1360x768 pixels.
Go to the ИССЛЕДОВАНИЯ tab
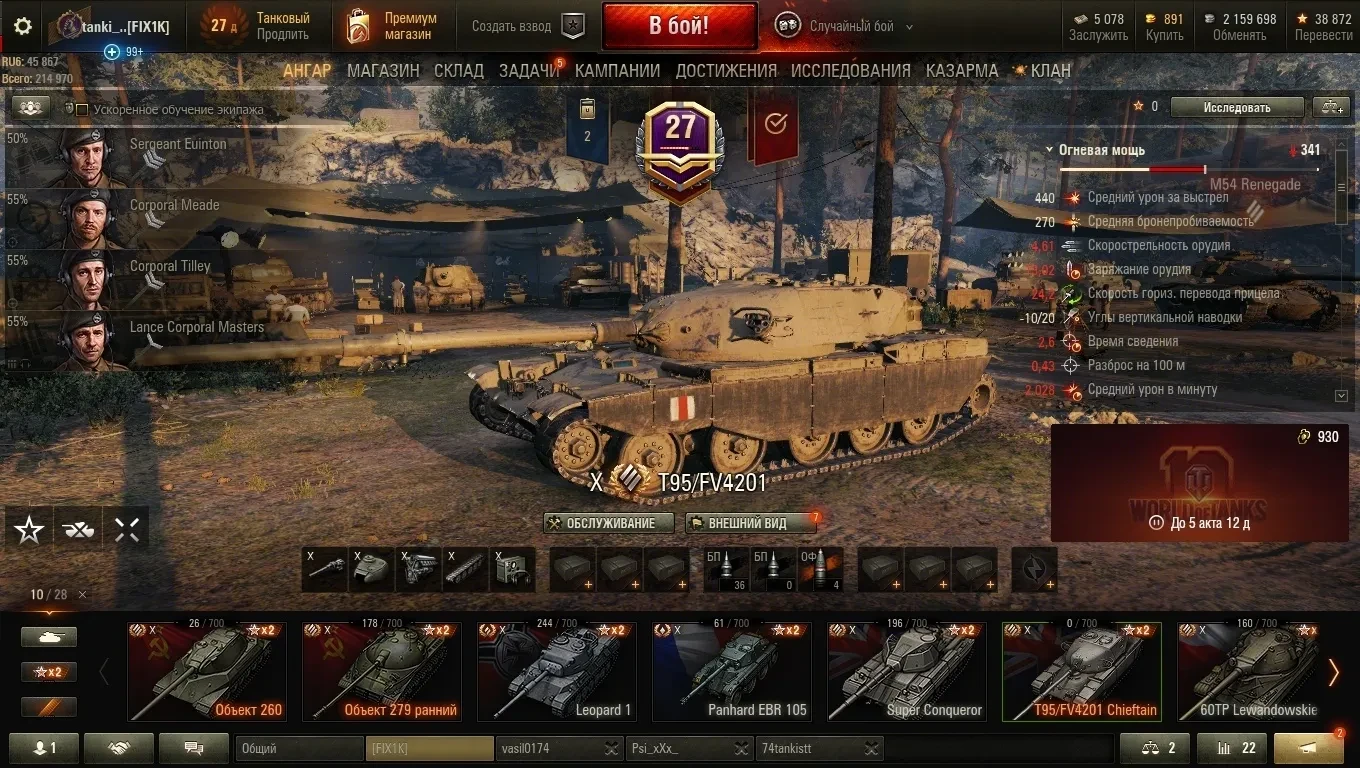(850, 70)
